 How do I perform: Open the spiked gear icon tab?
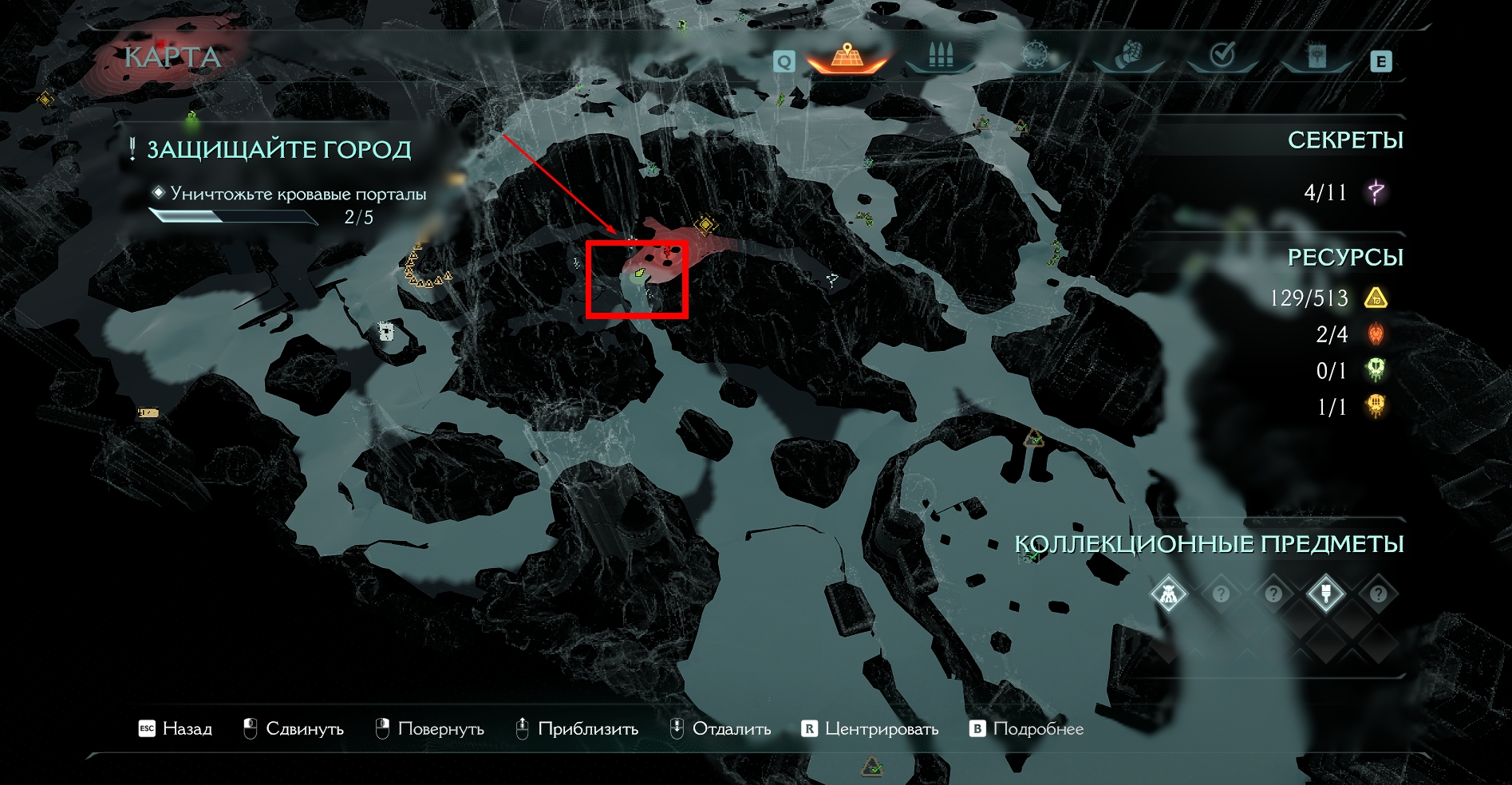click(x=1035, y=56)
